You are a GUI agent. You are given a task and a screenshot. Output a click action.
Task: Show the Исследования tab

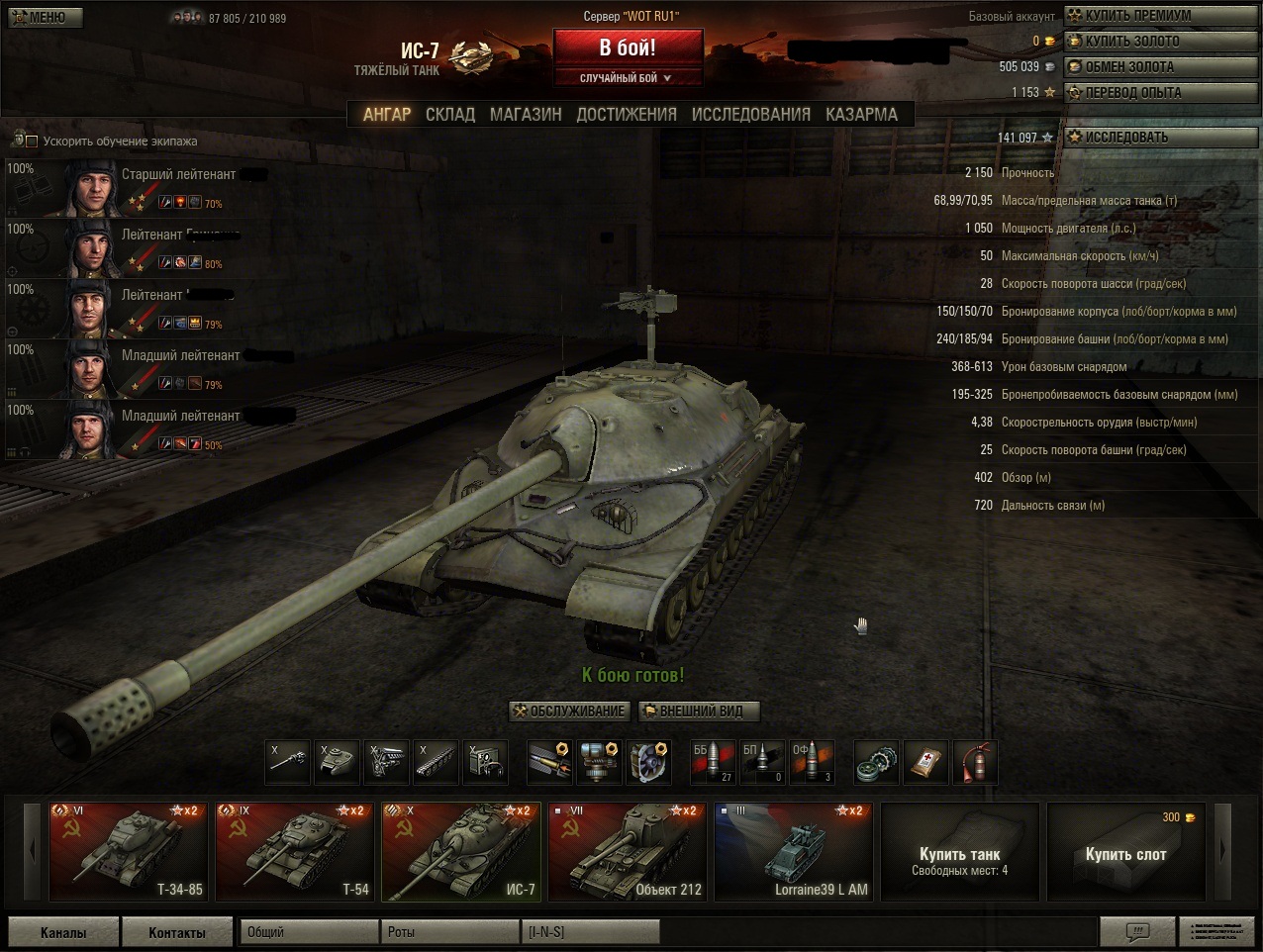(750, 115)
